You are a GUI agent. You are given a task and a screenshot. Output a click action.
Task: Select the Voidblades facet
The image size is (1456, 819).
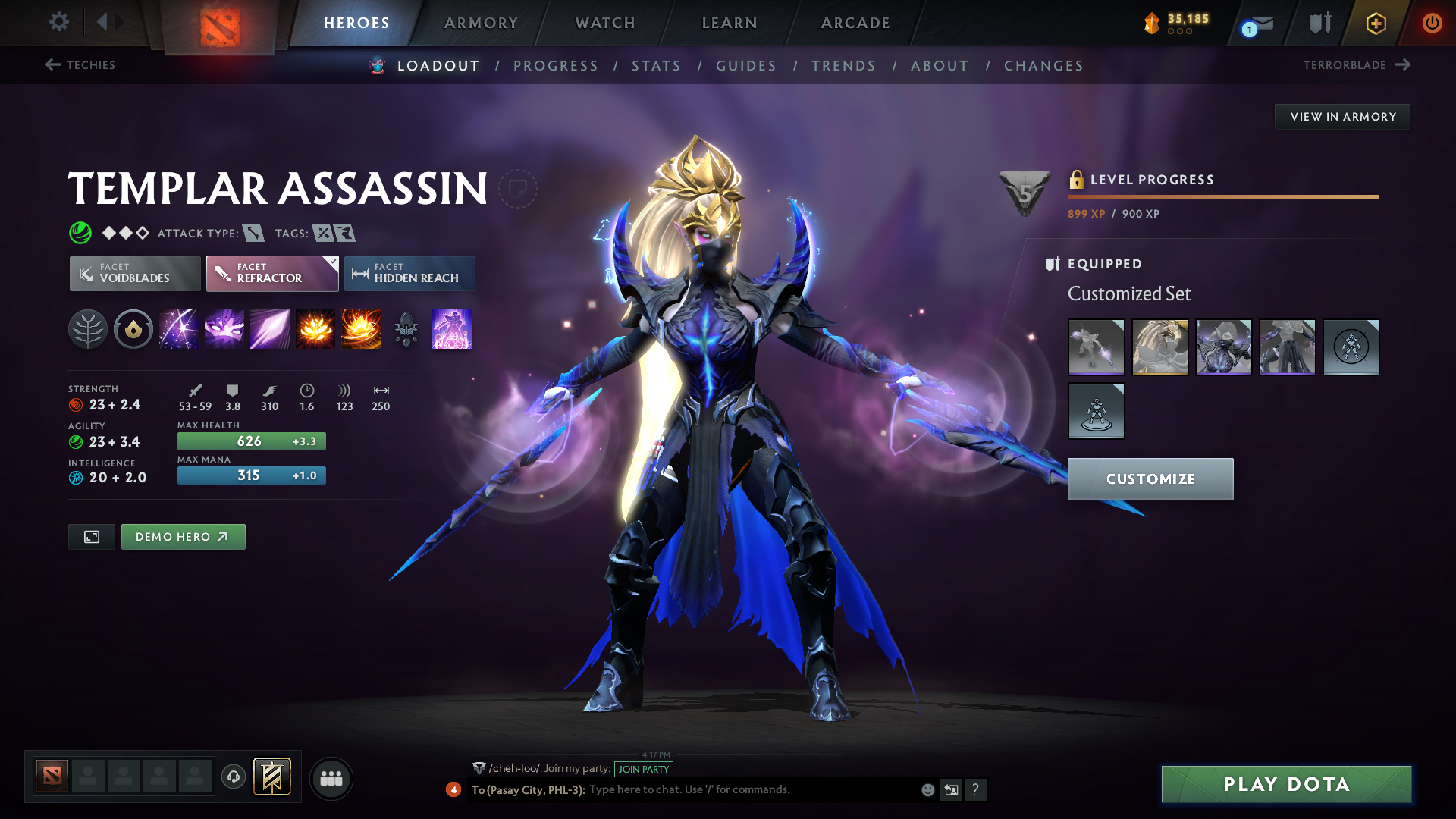coord(134,274)
